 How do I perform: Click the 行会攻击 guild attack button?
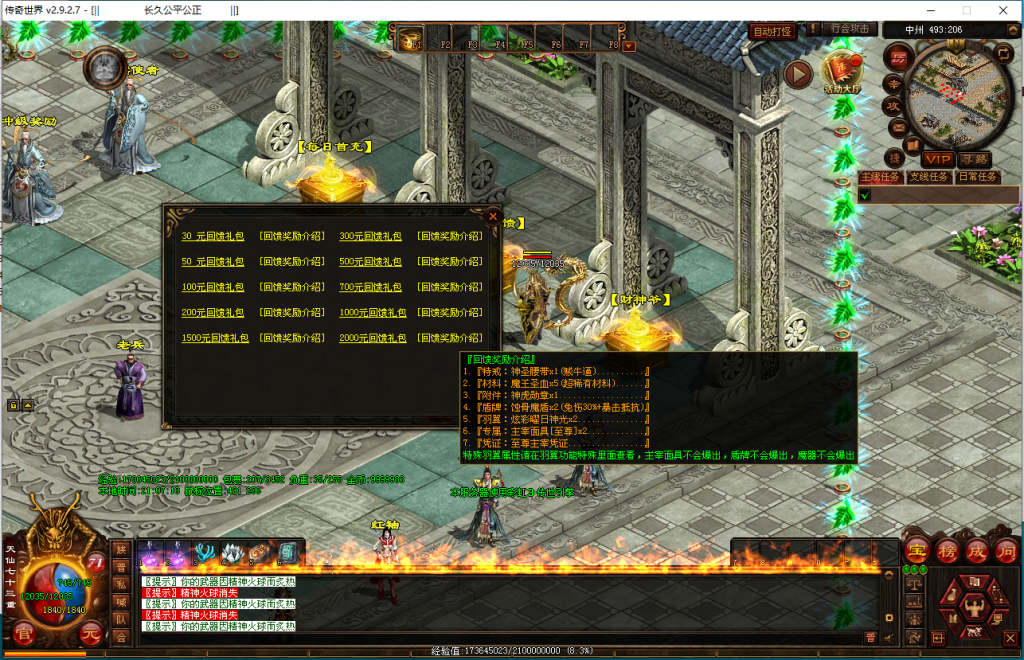click(849, 29)
